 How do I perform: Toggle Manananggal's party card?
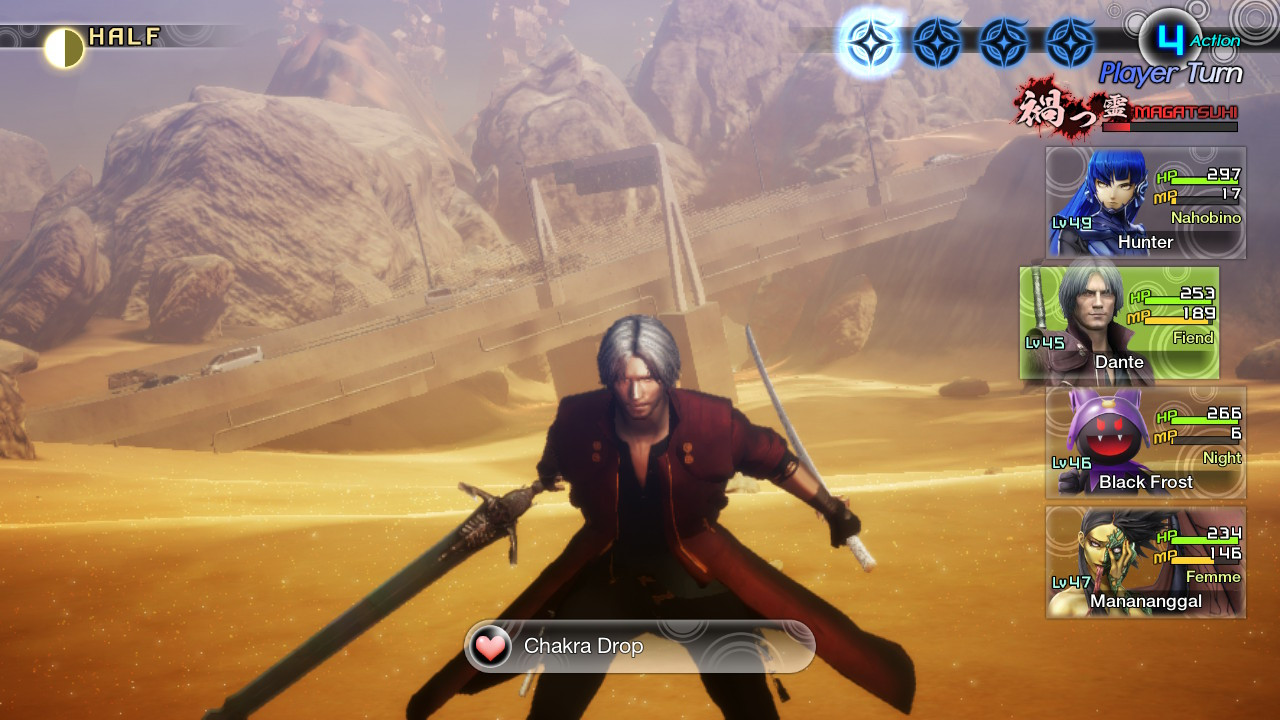click(x=1145, y=562)
